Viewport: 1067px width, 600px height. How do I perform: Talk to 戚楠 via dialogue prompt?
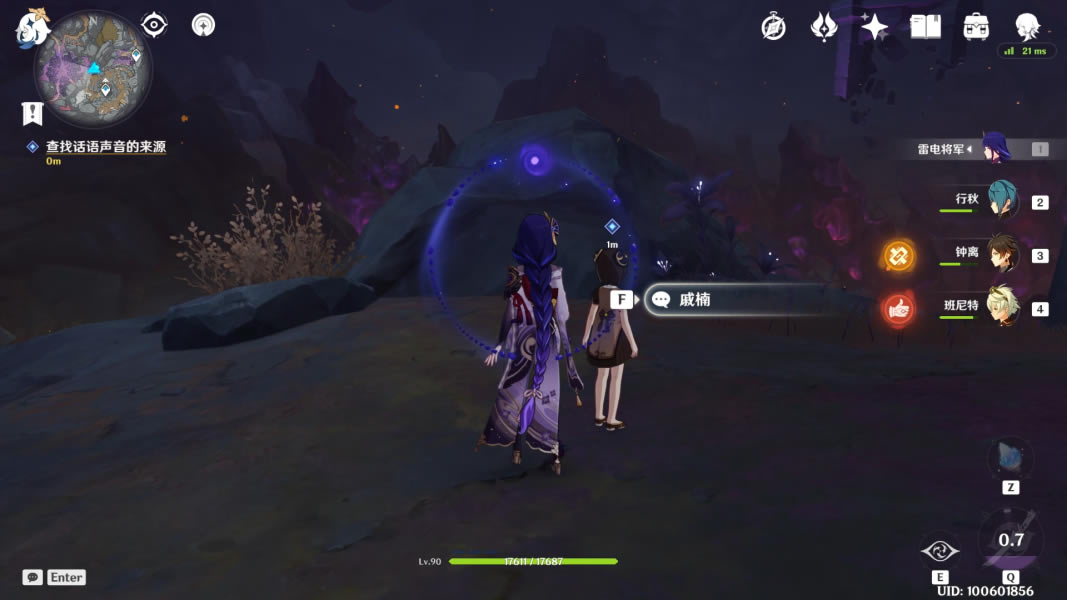coord(695,299)
